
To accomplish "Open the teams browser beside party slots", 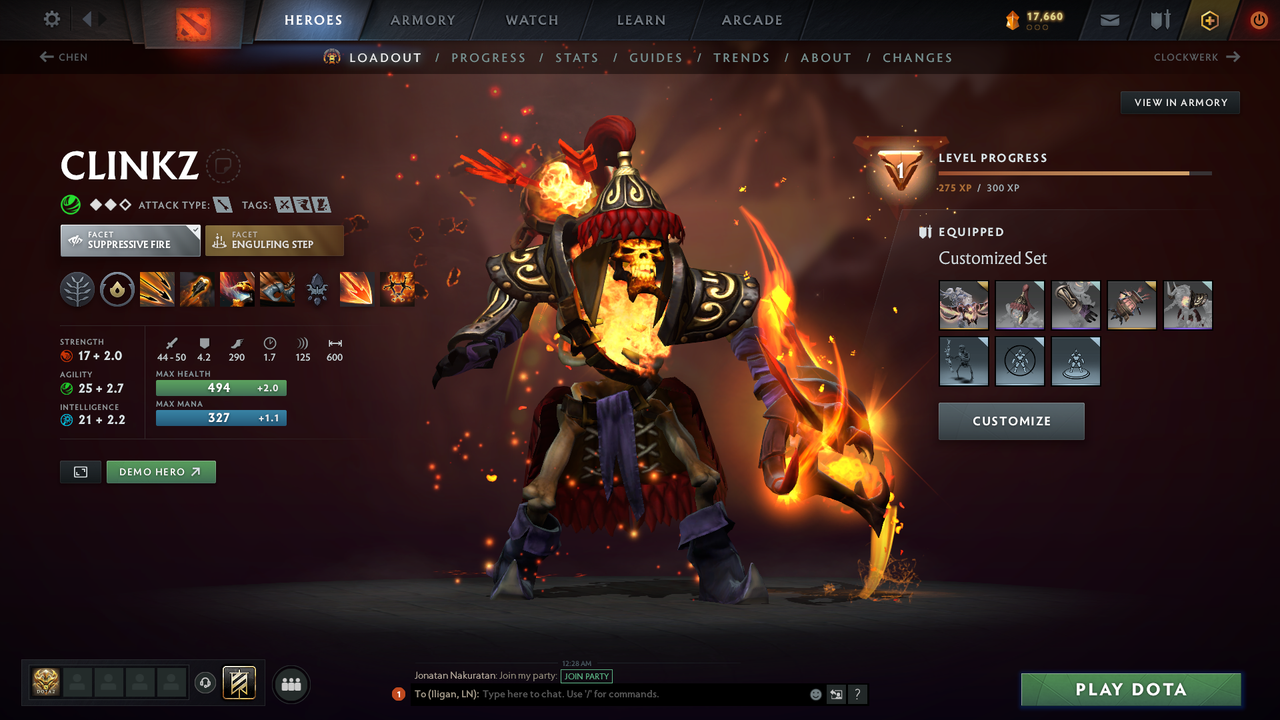I will click(x=289, y=683).
